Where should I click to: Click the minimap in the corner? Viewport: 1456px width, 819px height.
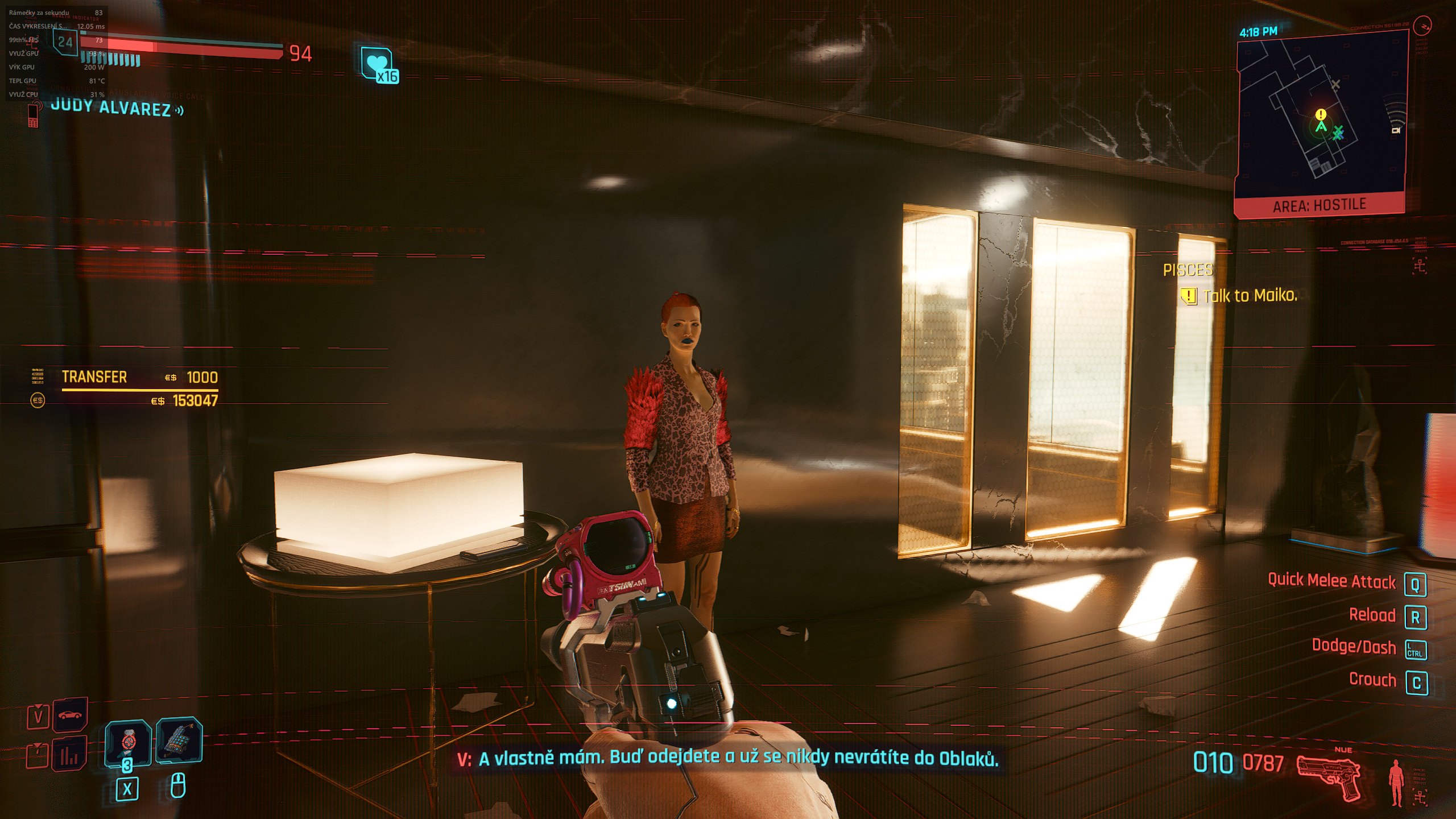pyautogui.click(x=1321, y=114)
